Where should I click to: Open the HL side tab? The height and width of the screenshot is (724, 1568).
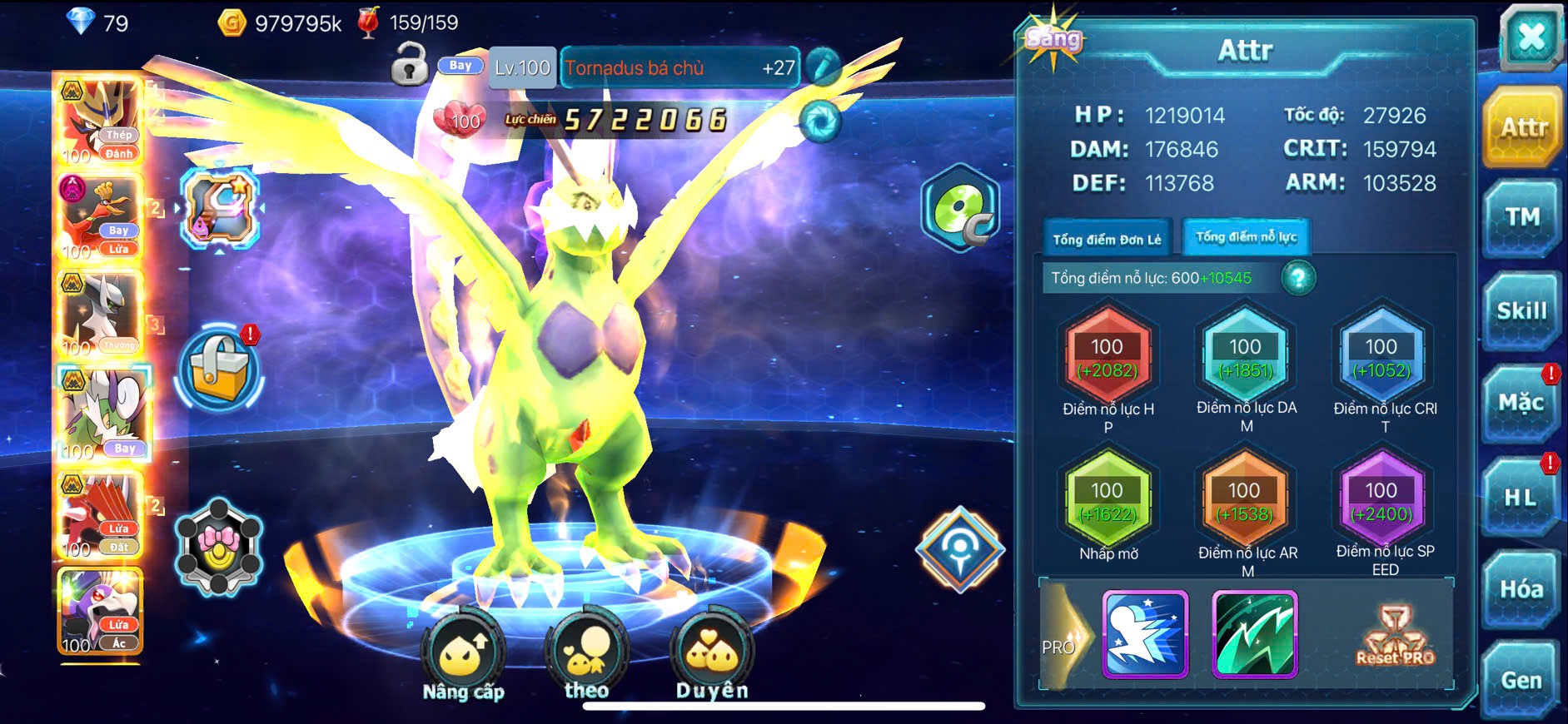click(x=1521, y=498)
